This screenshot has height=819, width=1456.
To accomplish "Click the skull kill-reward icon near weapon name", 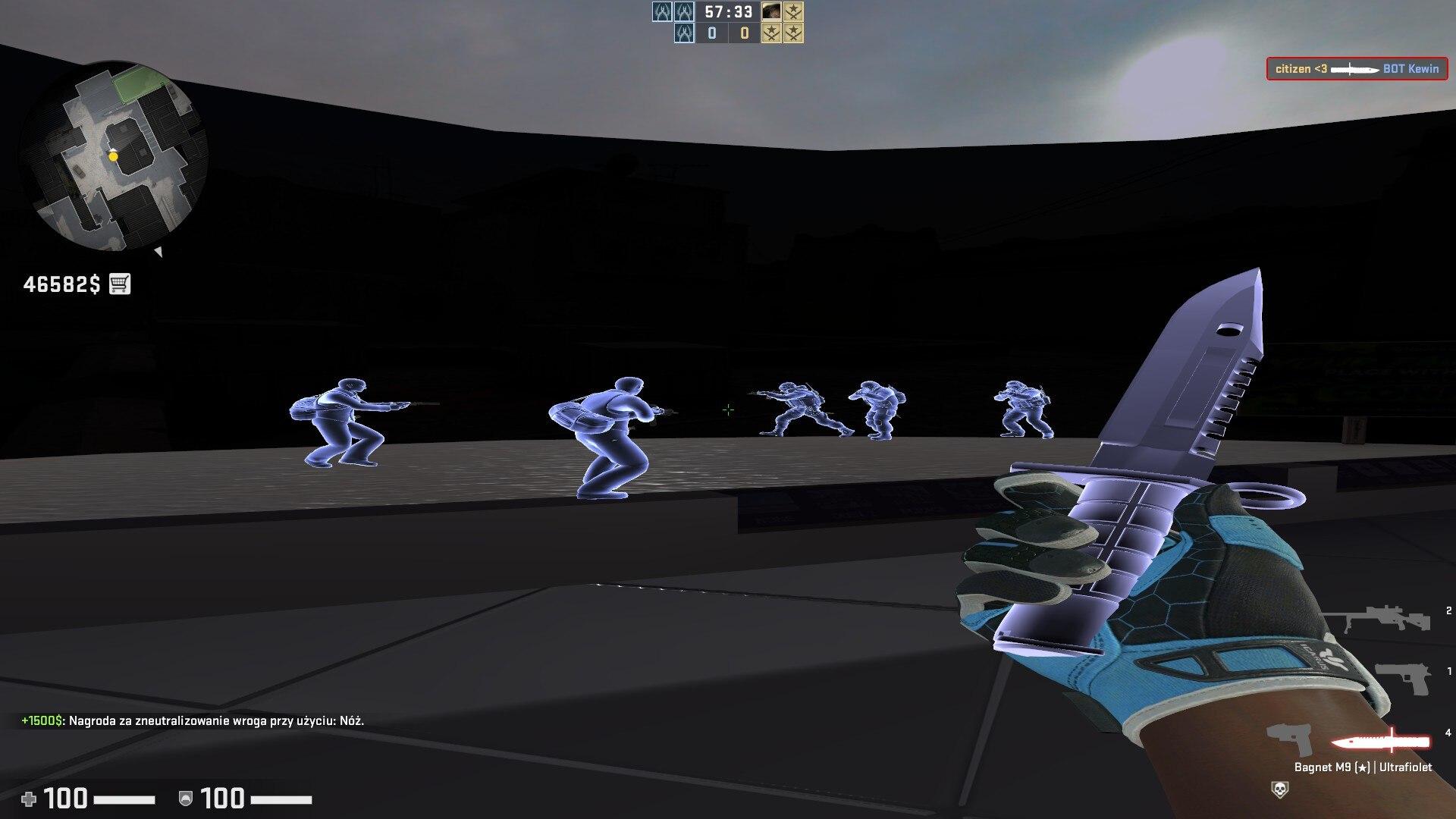I will coord(1281,787).
